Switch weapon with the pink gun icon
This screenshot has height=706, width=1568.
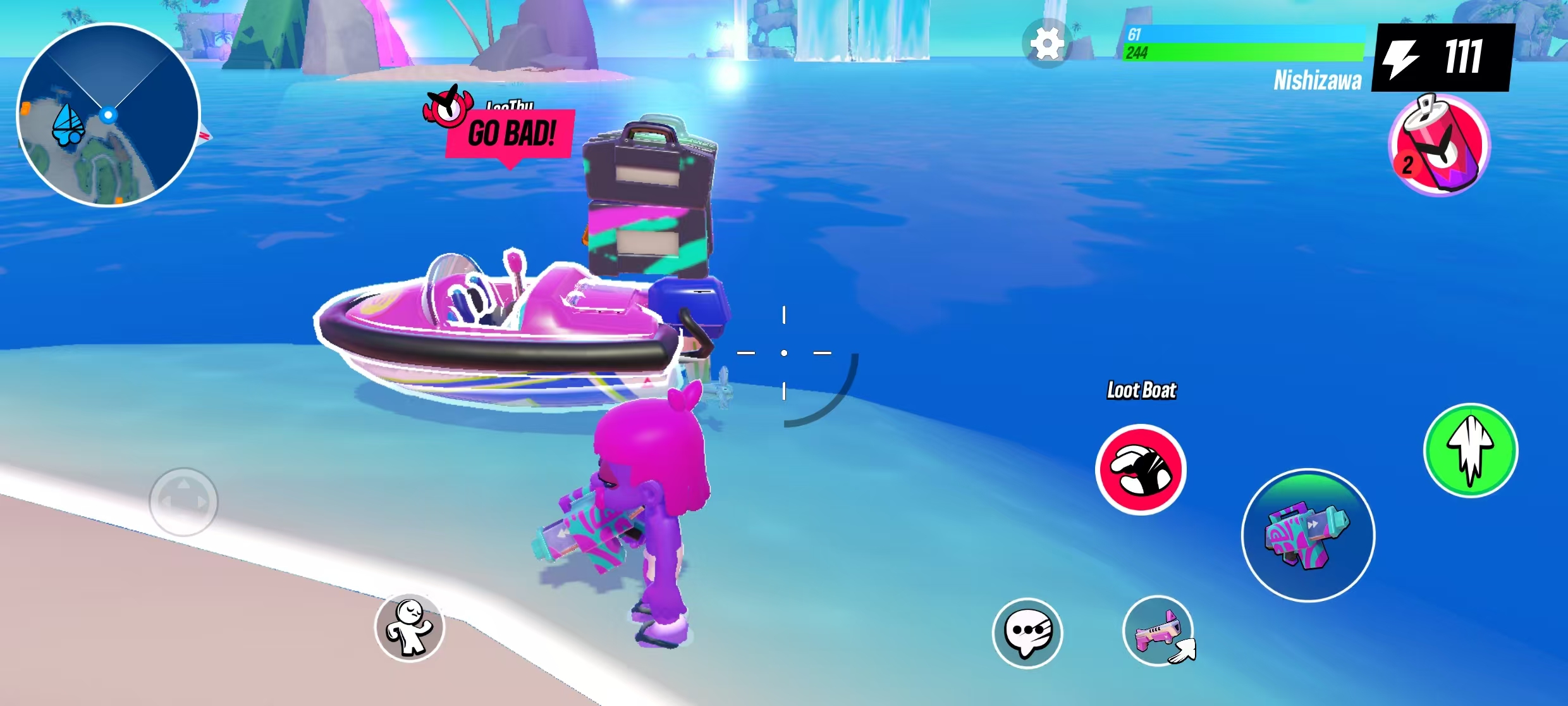(1158, 631)
